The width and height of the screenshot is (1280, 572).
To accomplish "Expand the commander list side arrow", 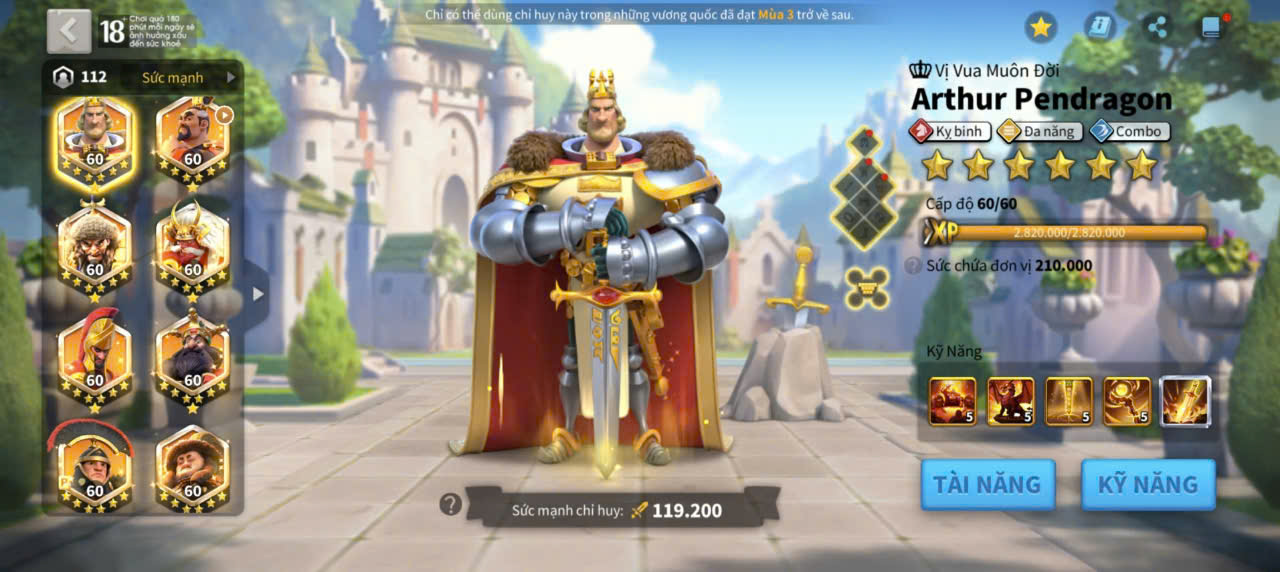I will point(258,294).
